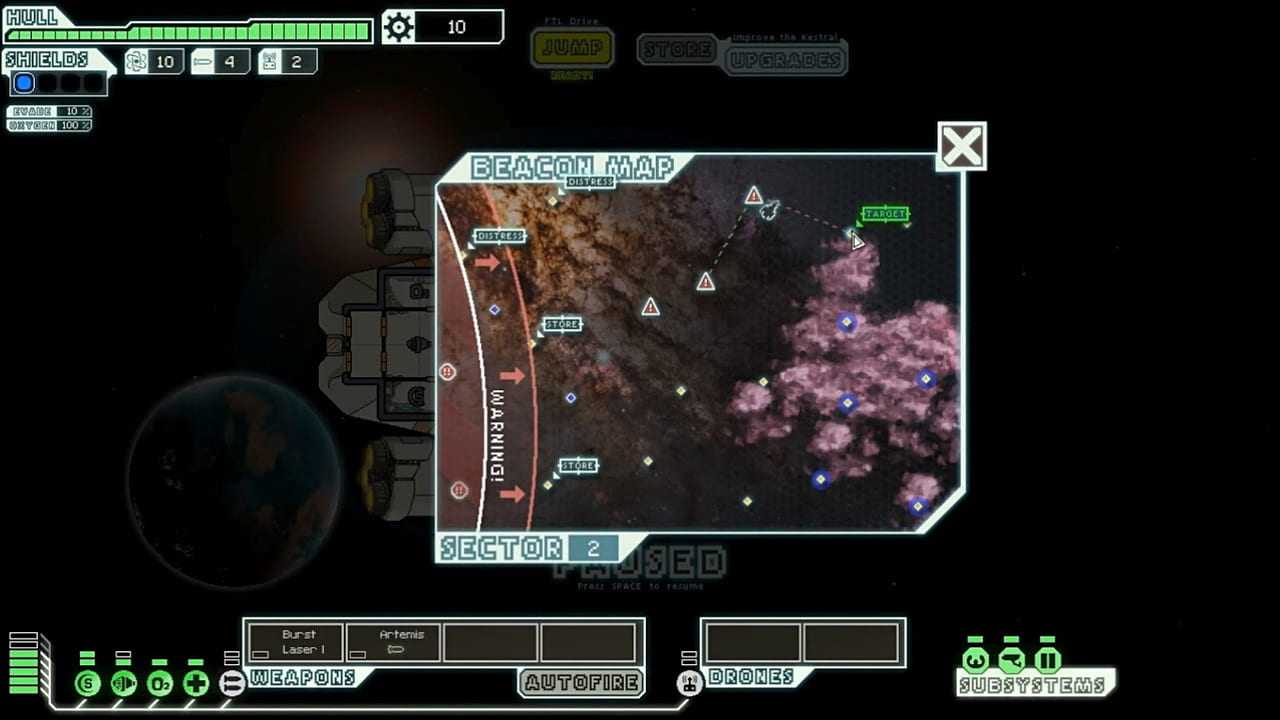Click the Drone Control system icon
The image size is (1280, 720).
pyautogui.click(x=689, y=684)
